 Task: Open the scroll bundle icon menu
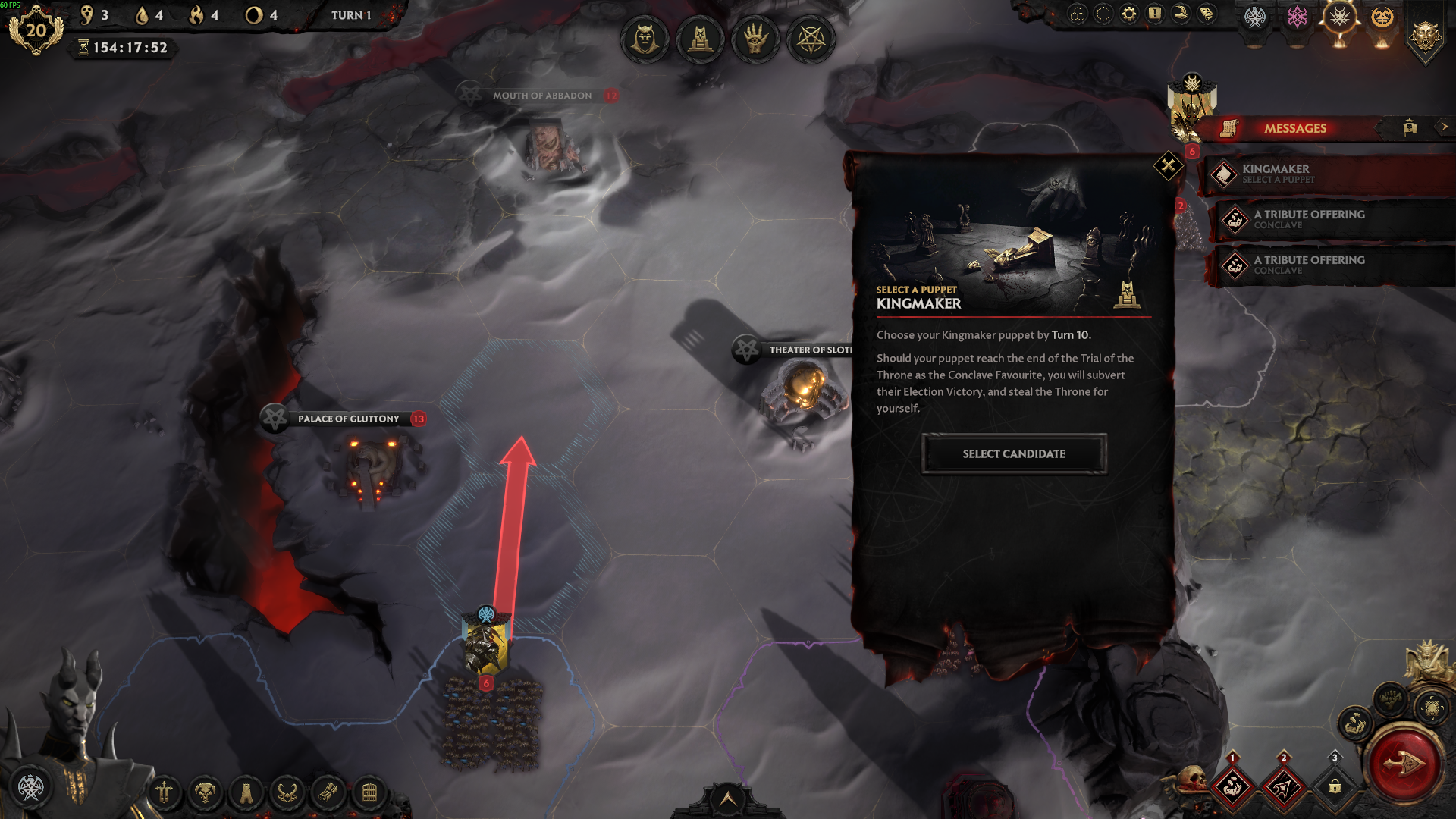tap(328, 794)
